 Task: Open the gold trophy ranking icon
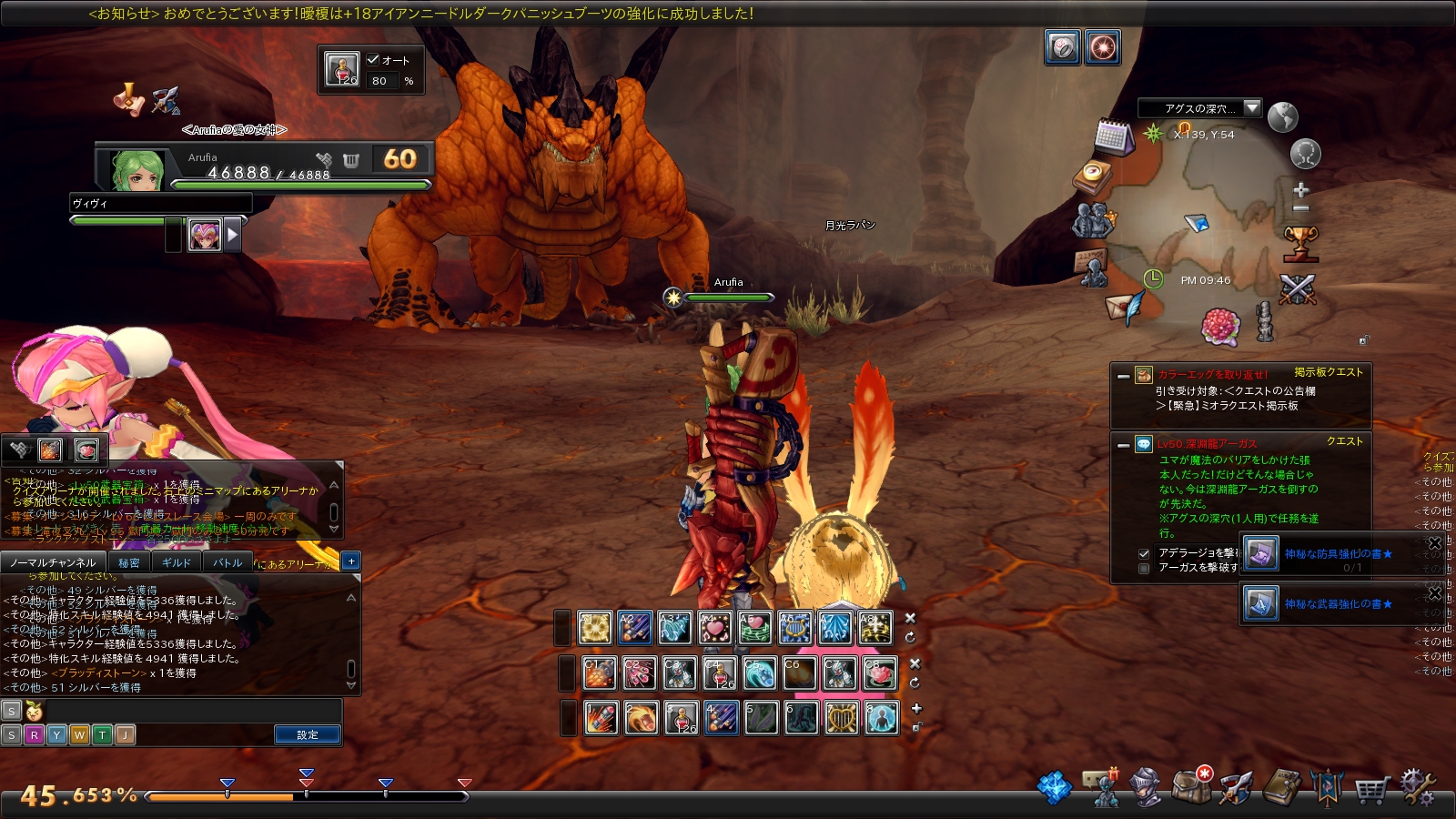point(1300,242)
